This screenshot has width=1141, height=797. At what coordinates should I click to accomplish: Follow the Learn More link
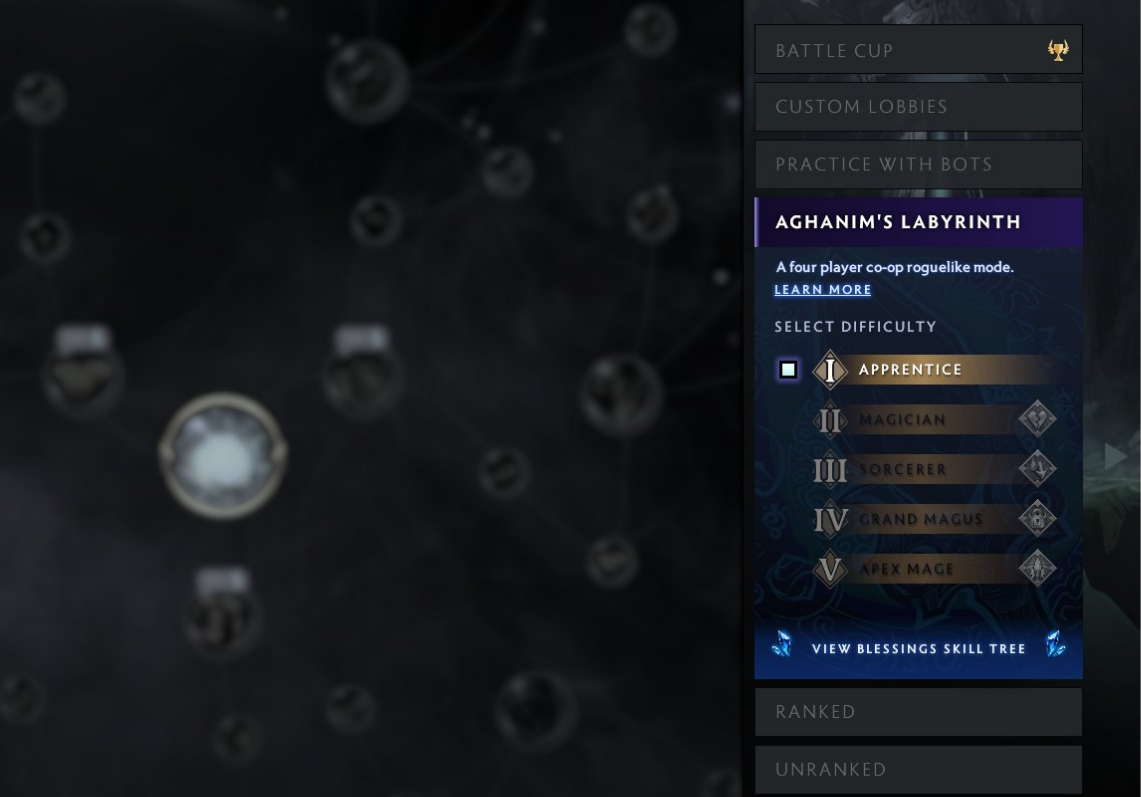click(823, 290)
